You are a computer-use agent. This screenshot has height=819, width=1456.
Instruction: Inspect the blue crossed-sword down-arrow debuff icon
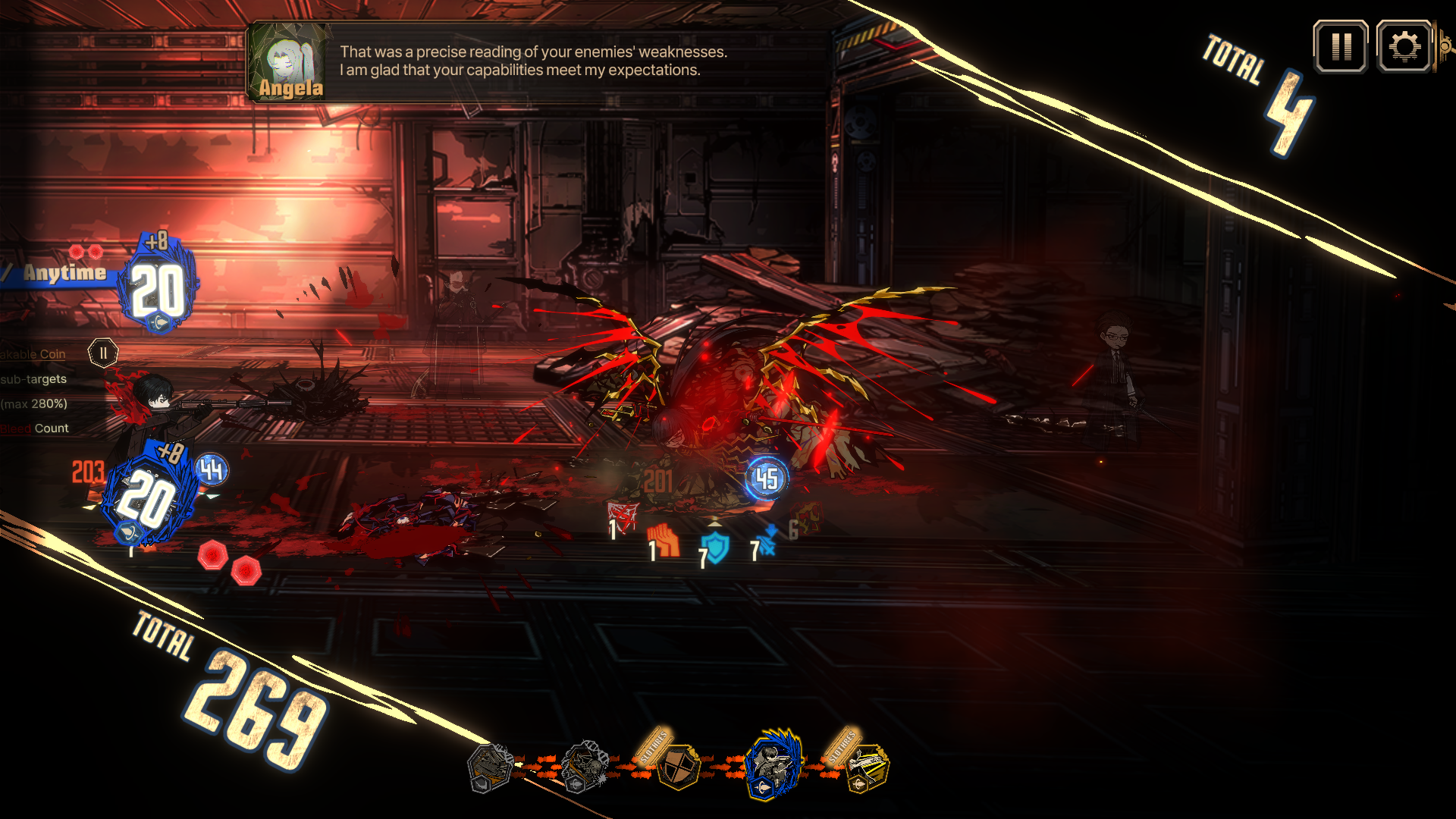tap(767, 541)
